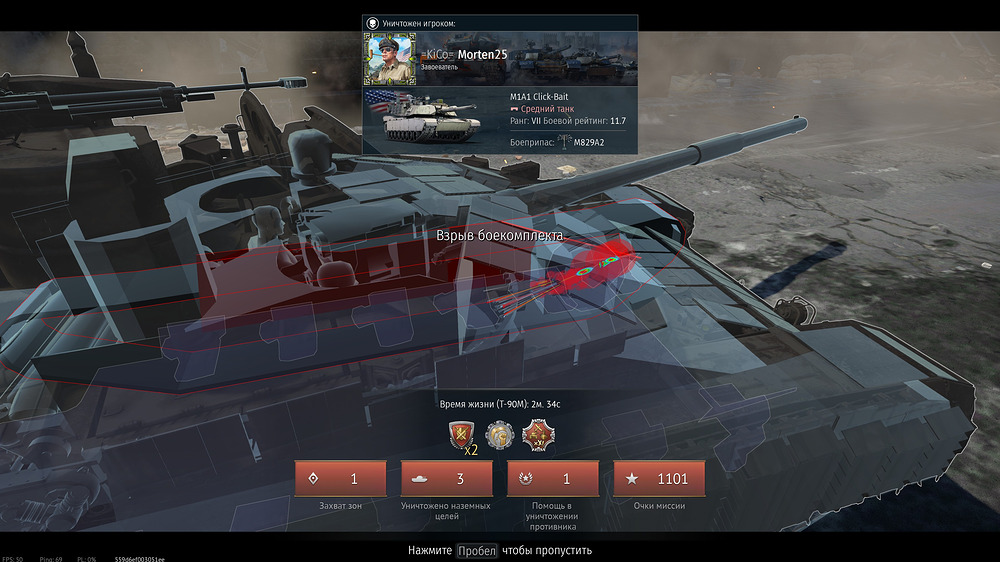Click the round silver medal award
The width and height of the screenshot is (1000, 562).
499,435
